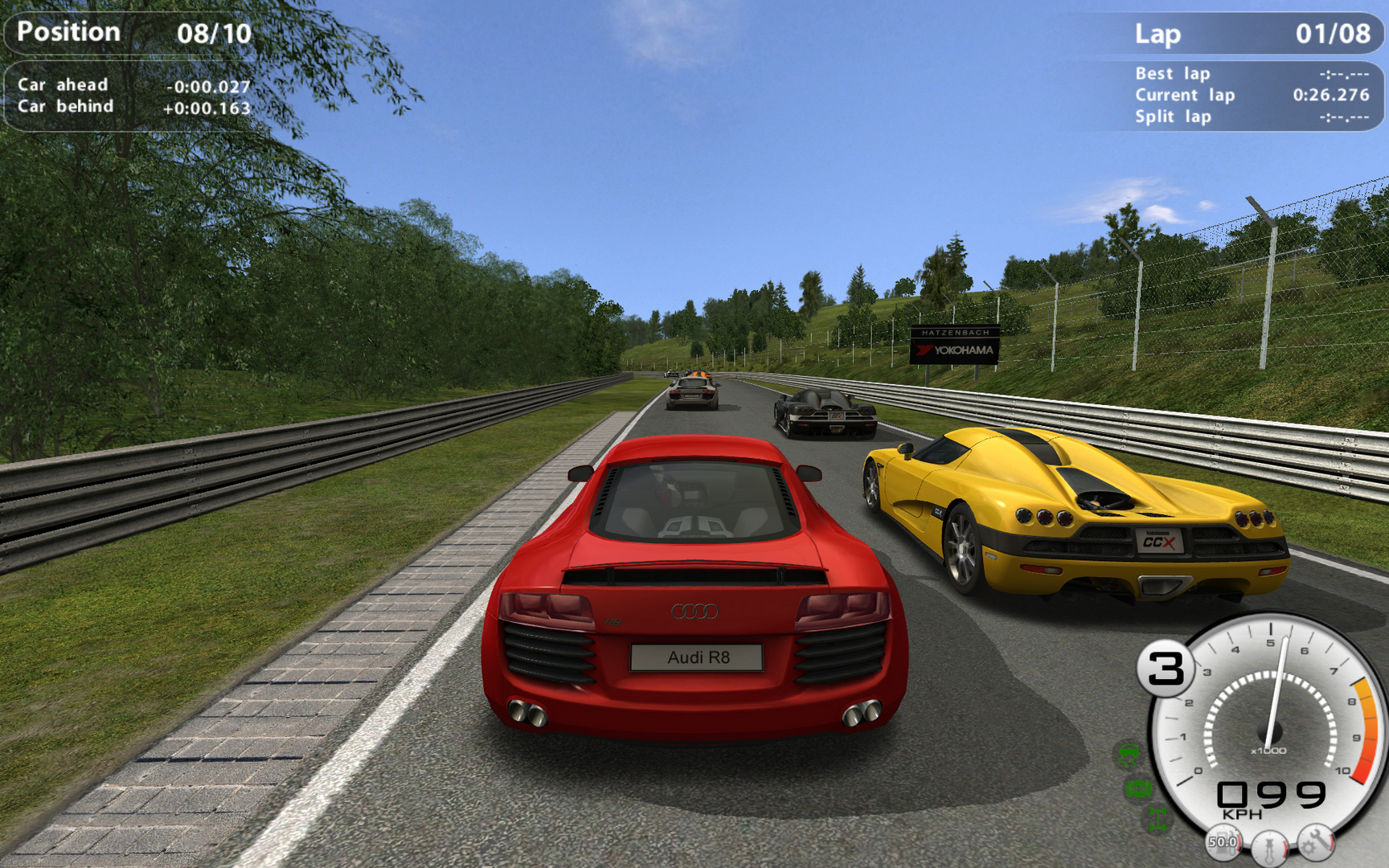Click the green drivetrain chassis indicator
The height and width of the screenshot is (868, 1389).
click(1157, 819)
